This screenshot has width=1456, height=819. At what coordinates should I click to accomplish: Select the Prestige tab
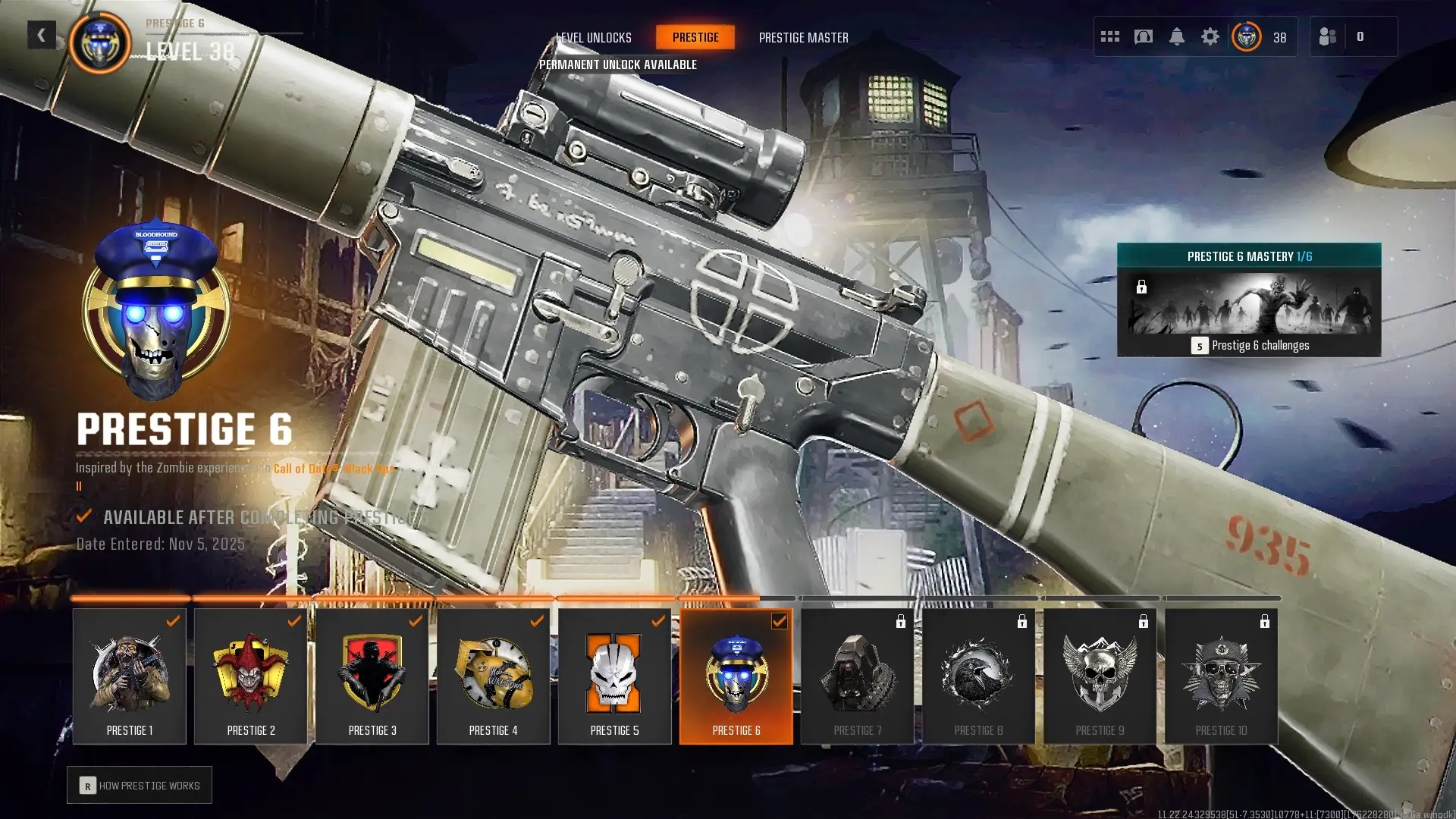[x=695, y=37]
